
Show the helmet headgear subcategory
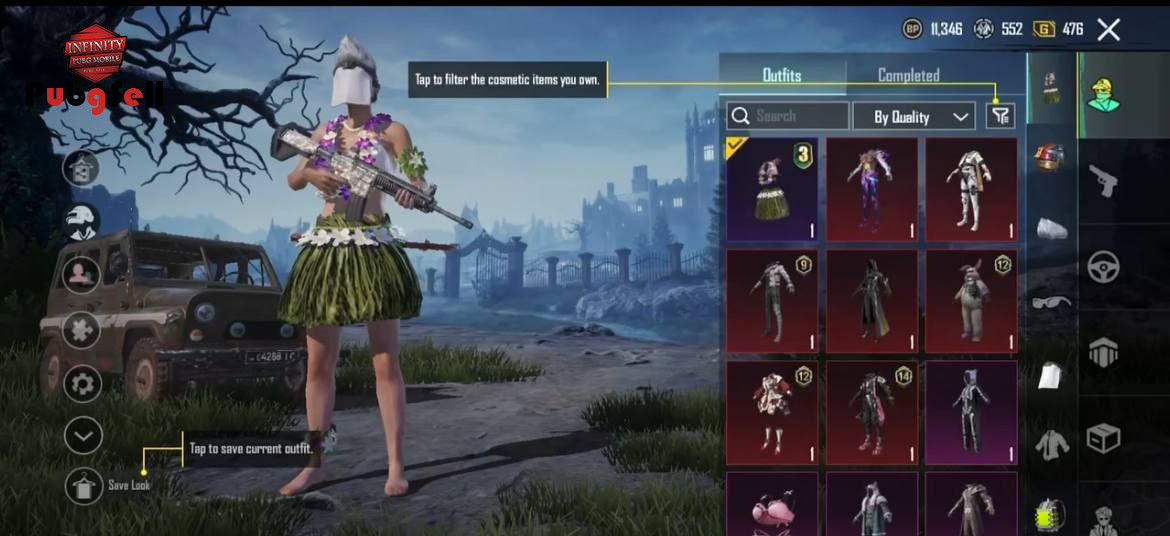click(1049, 157)
